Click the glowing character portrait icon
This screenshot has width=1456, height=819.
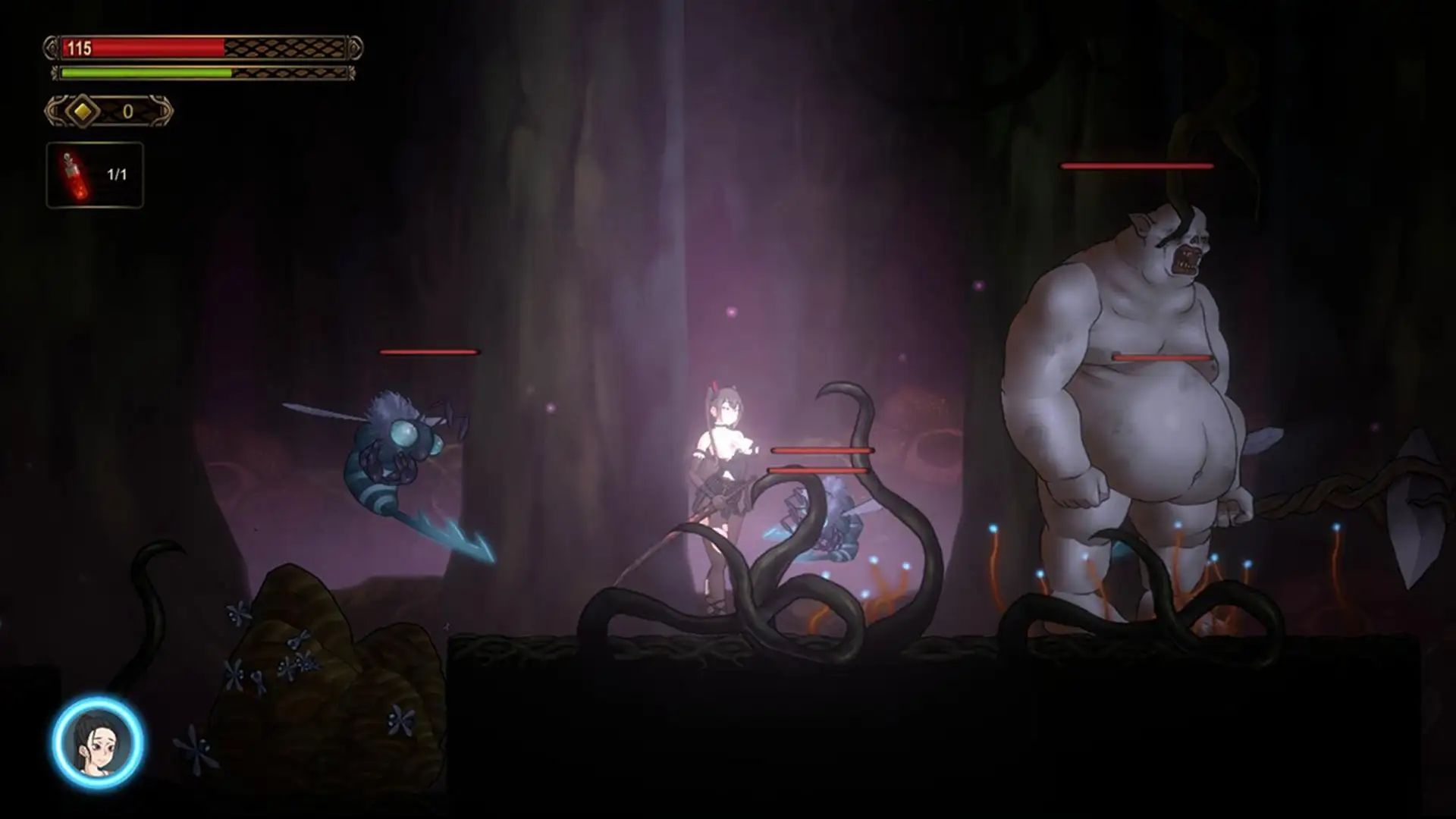[x=98, y=742]
